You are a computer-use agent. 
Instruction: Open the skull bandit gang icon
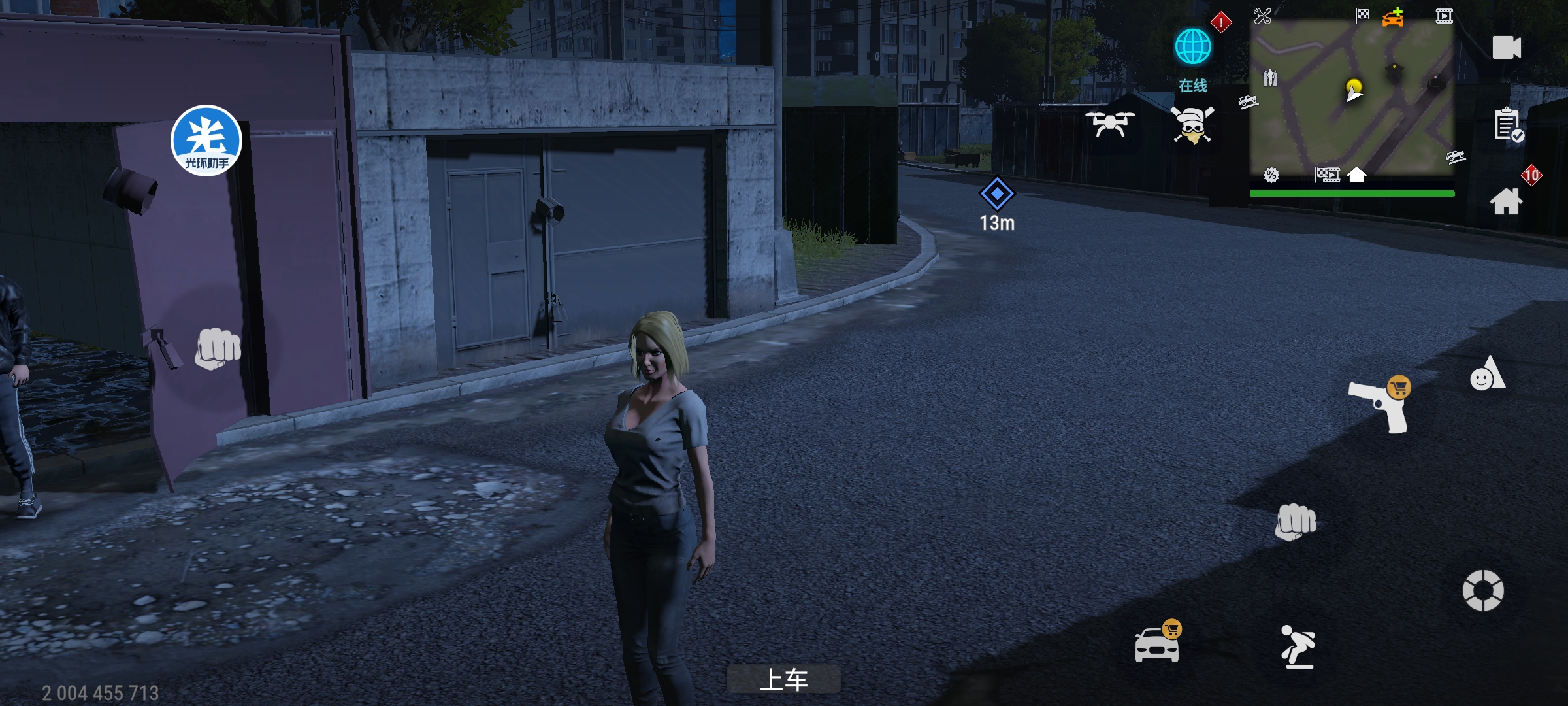pyautogui.click(x=1192, y=125)
